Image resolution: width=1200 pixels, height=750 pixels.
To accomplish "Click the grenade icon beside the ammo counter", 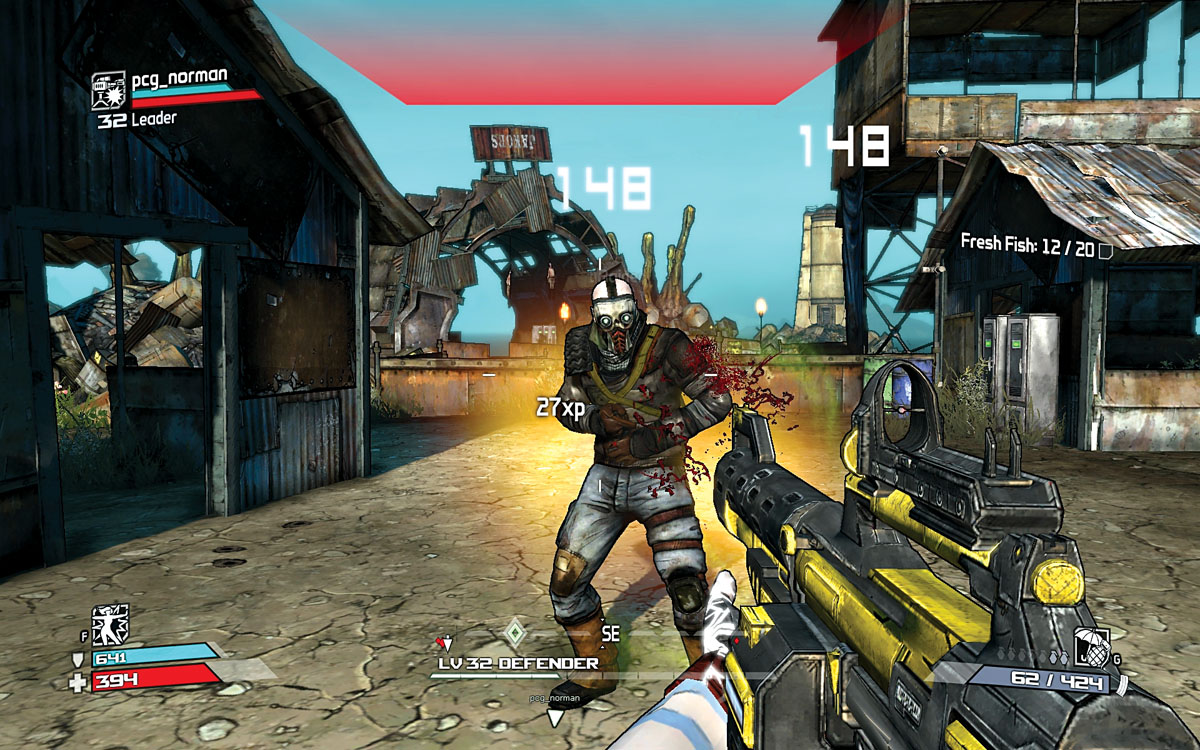I will click(1088, 647).
